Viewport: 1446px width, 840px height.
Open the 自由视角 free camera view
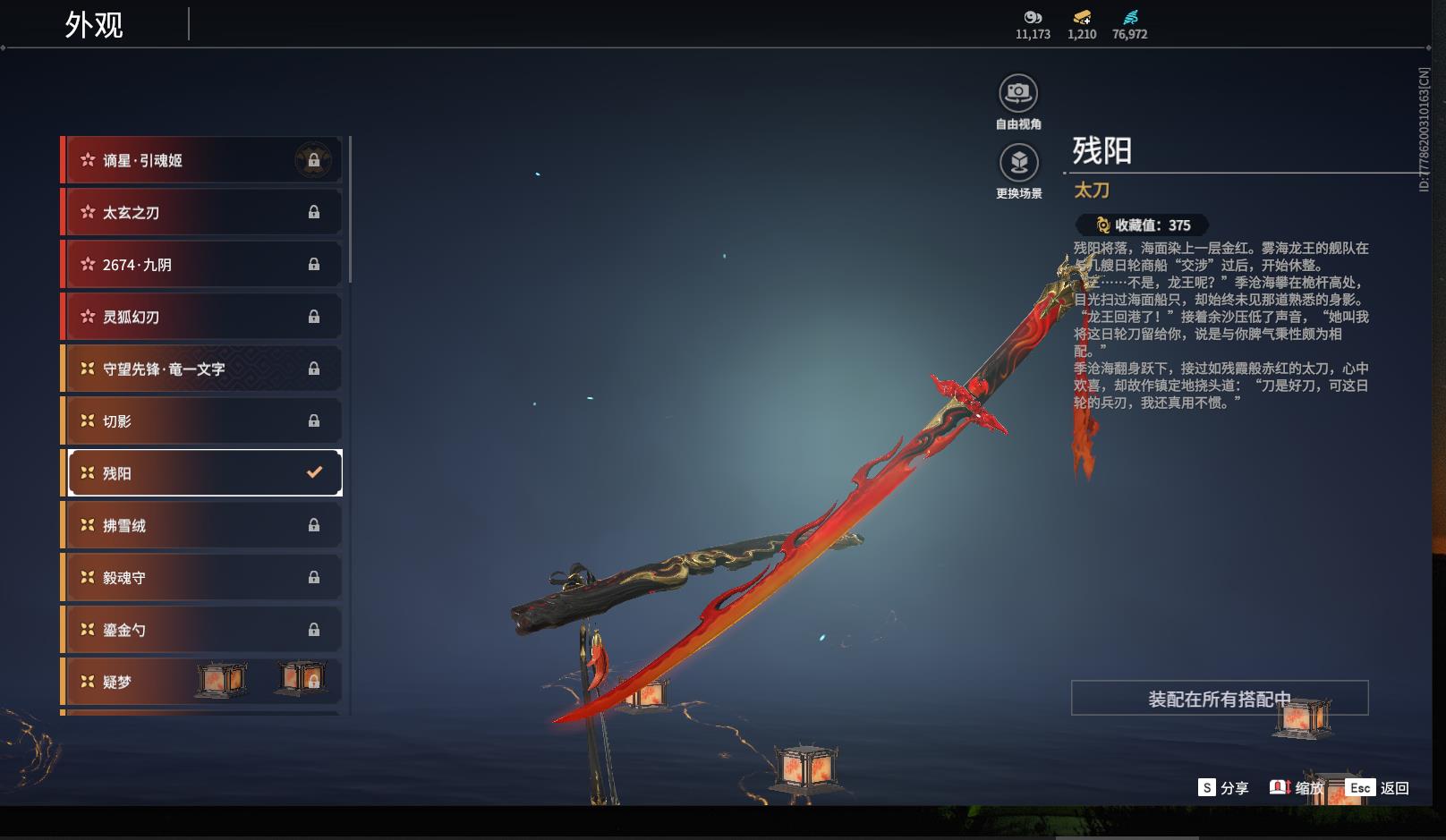[1018, 93]
